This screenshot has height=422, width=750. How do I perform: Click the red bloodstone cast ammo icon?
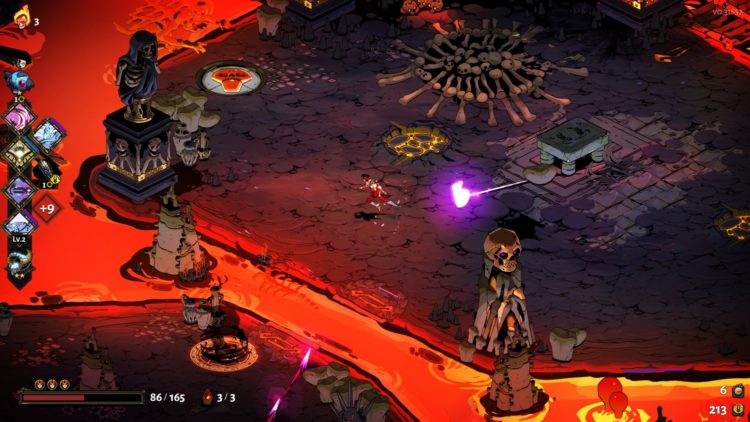(x=208, y=397)
